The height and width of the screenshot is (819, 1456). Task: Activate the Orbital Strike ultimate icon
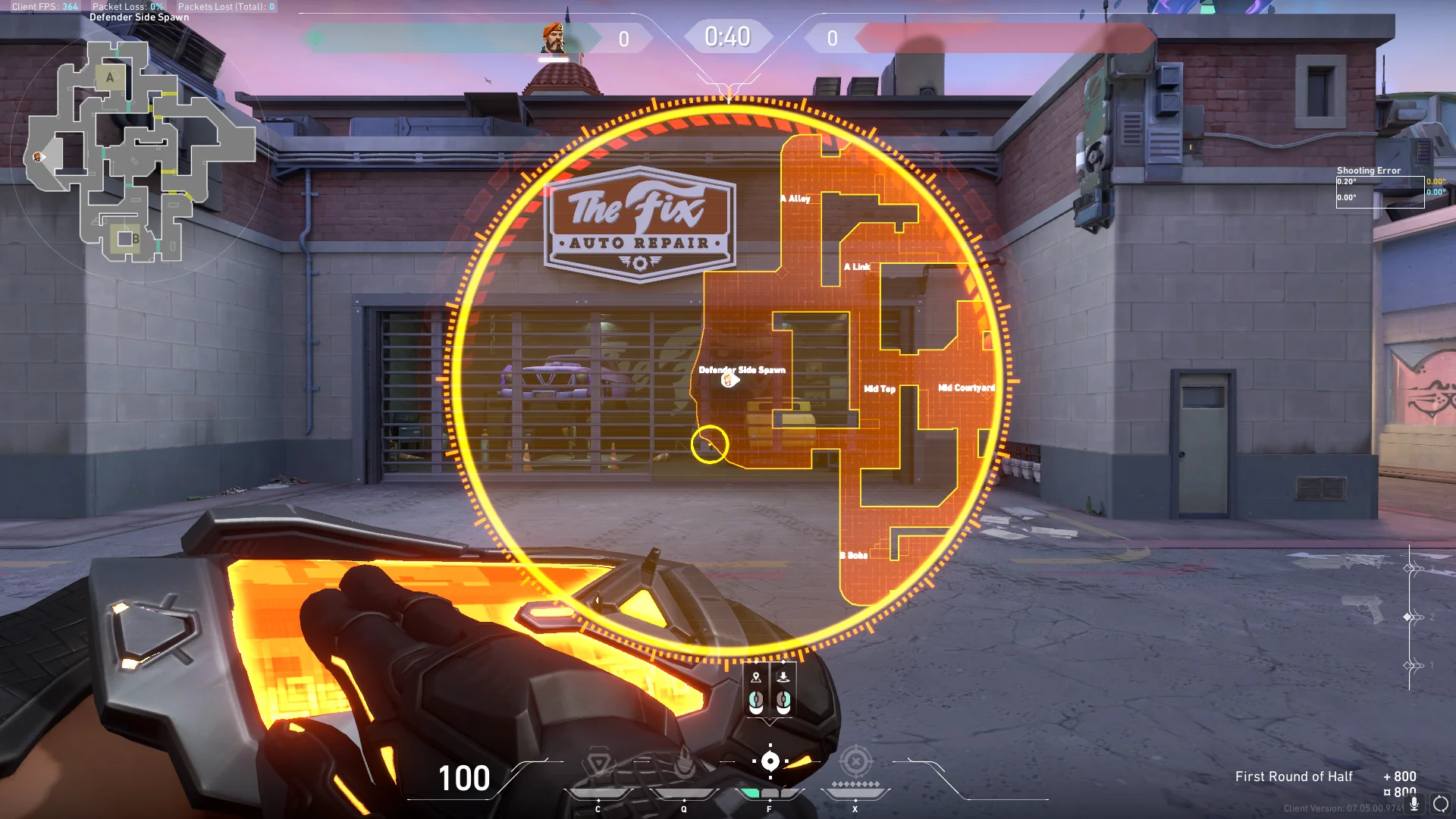[855, 761]
